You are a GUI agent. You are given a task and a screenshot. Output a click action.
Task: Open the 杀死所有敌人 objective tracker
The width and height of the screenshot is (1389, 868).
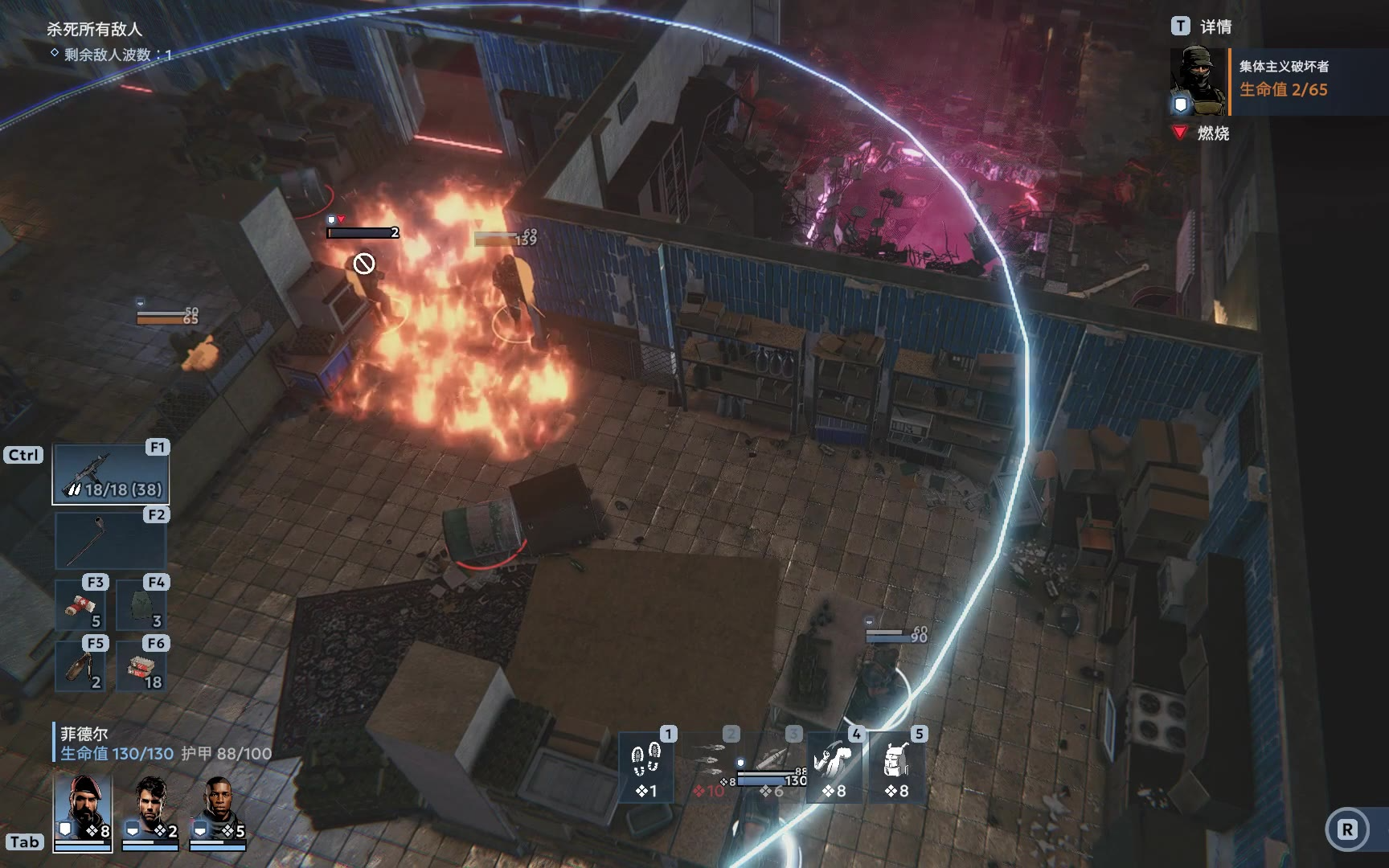(x=94, y=29)
